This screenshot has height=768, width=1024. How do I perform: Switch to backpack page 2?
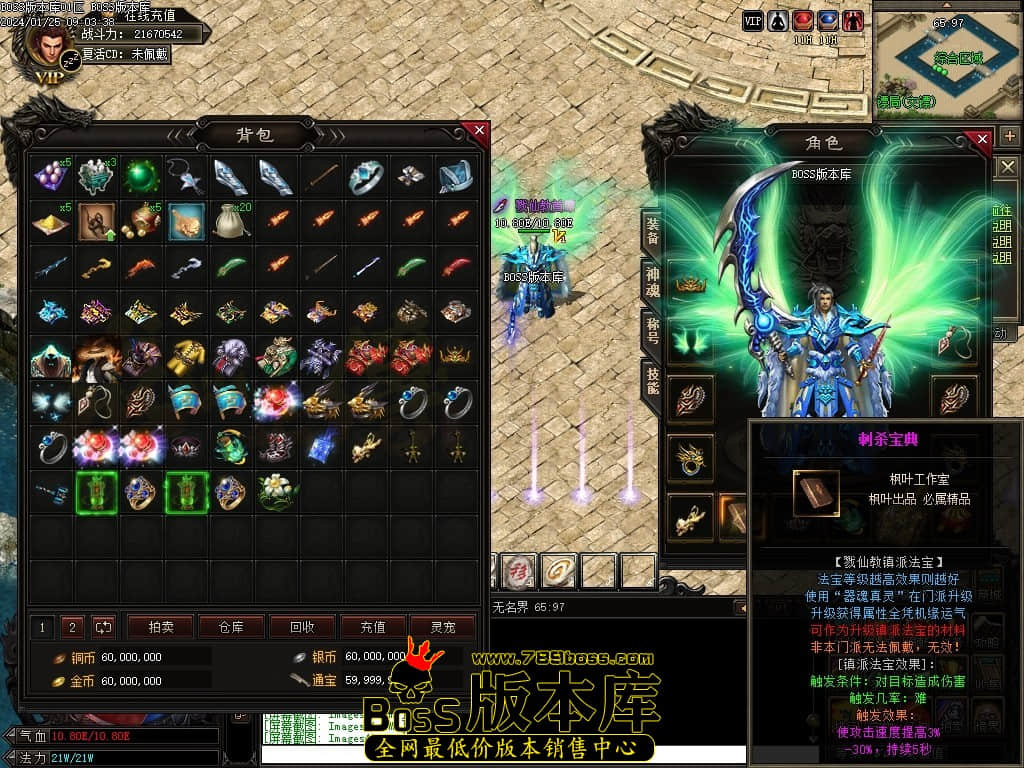(72, 627)
